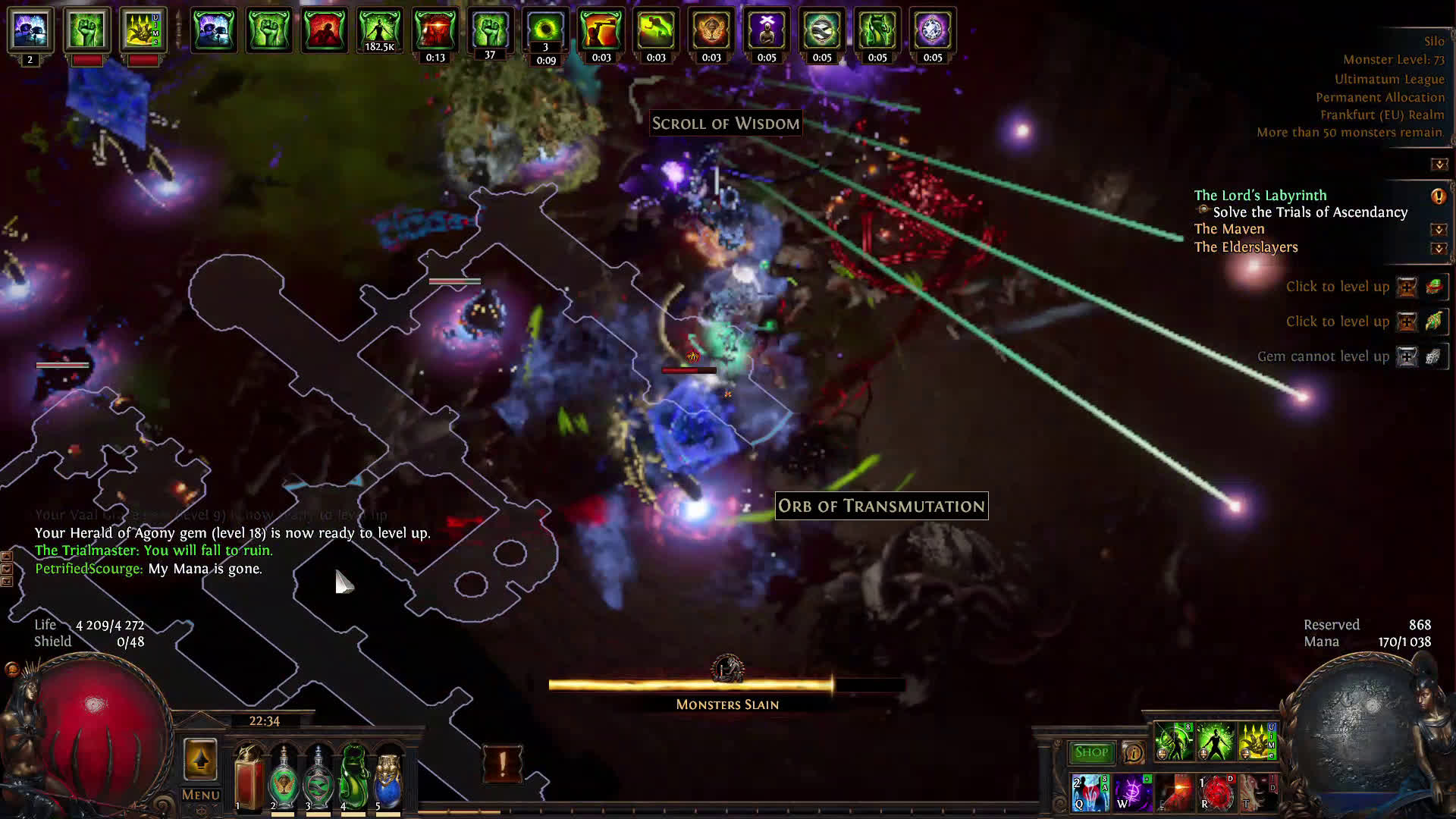Open the exclamation scroll notification icon
The height and width of the screenshot is (819, 1456).
[502, 763]
